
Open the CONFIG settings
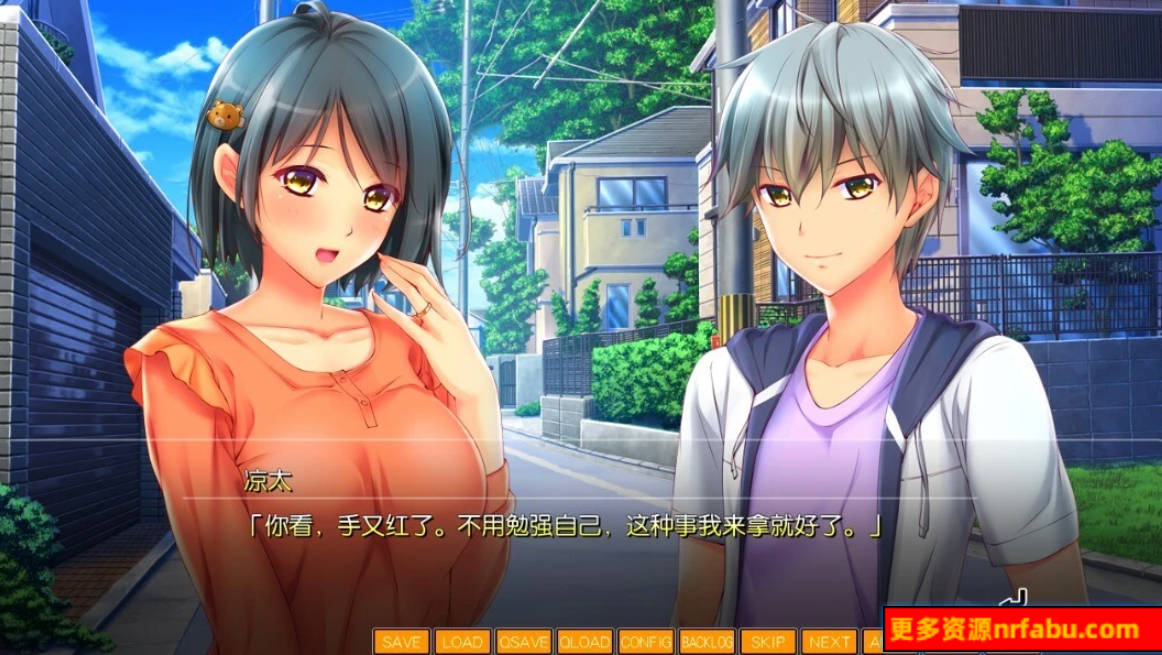click(x=645, y=641)
